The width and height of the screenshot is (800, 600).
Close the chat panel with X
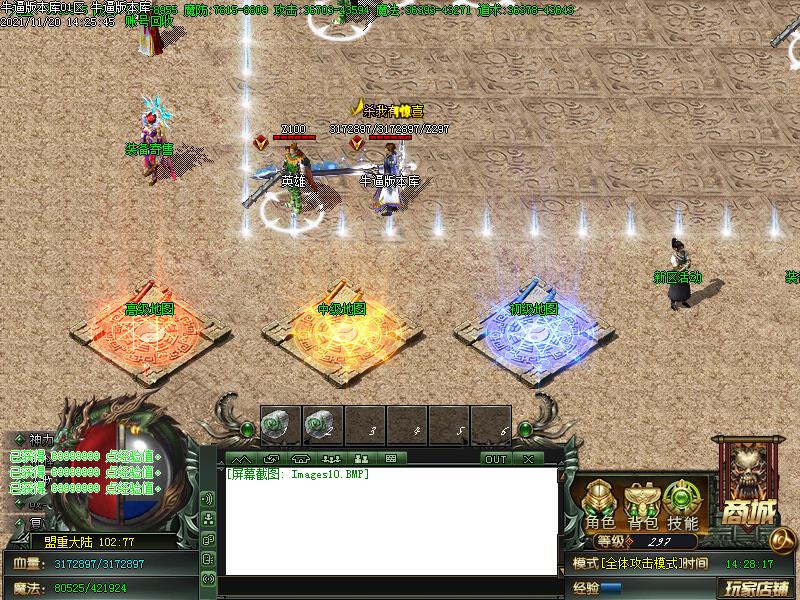click(x=527, y=459)
